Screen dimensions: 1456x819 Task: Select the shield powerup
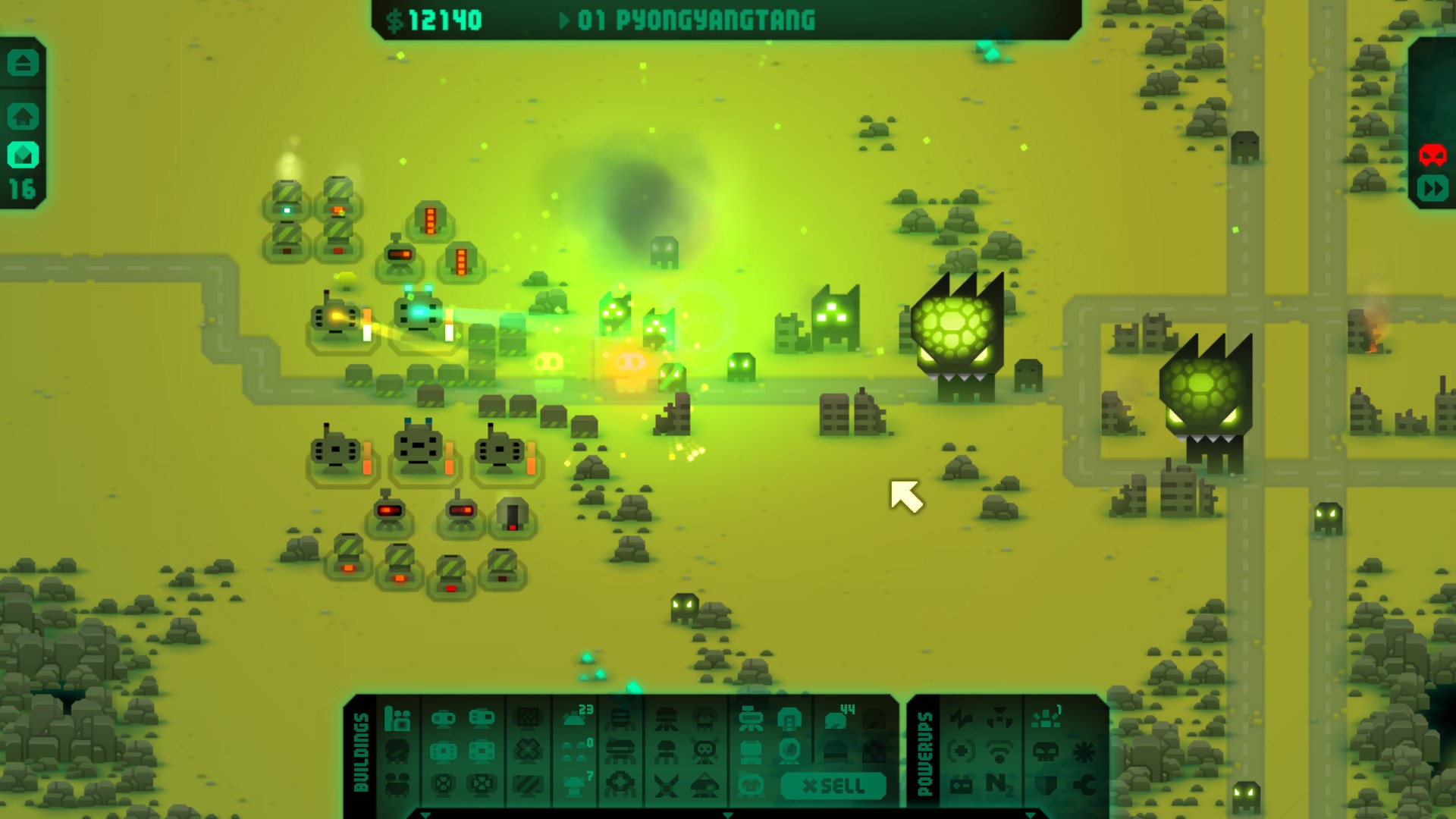[x=1046, y=786]
